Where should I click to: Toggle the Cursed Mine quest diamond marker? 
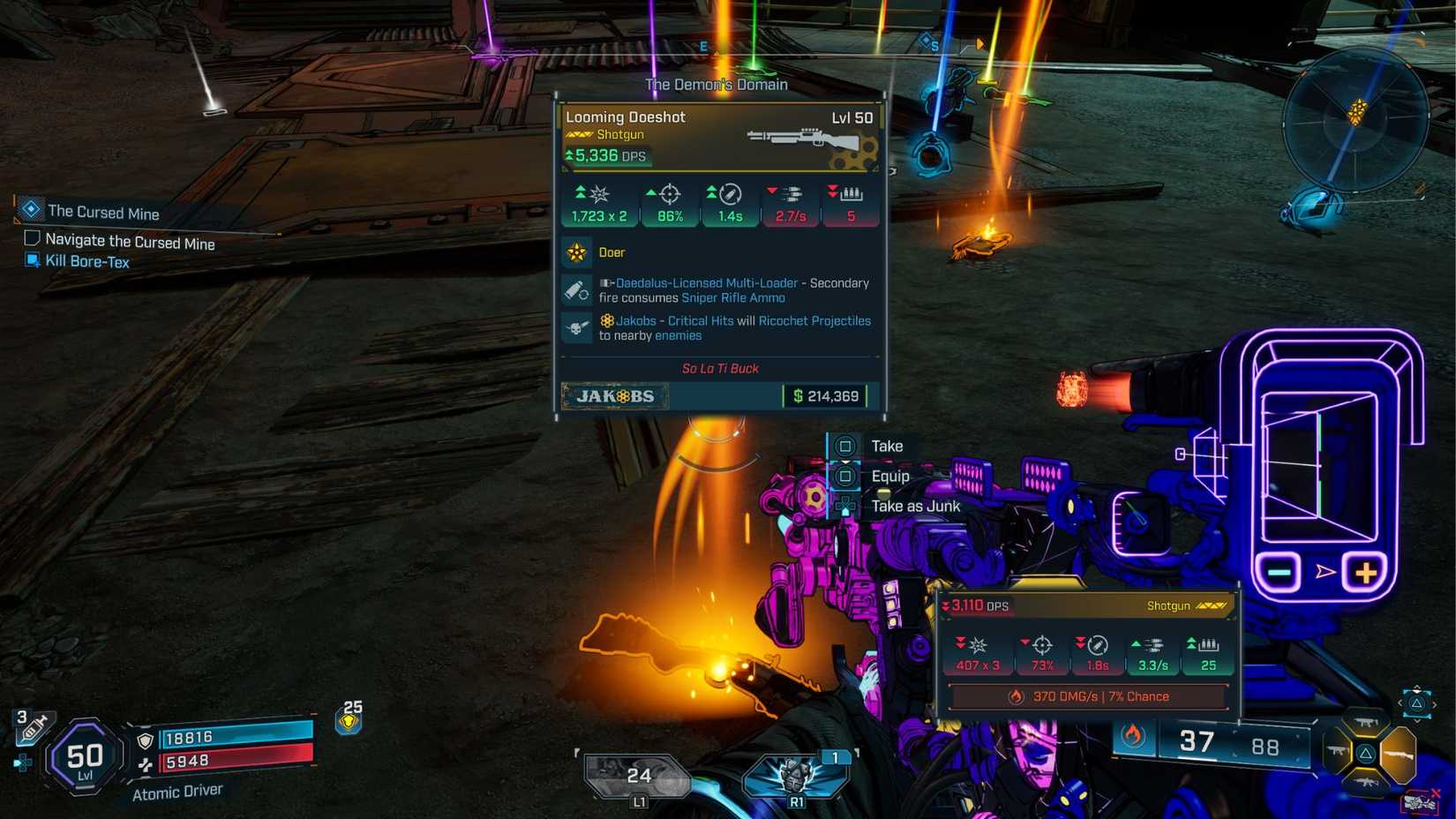coord(30,209)
